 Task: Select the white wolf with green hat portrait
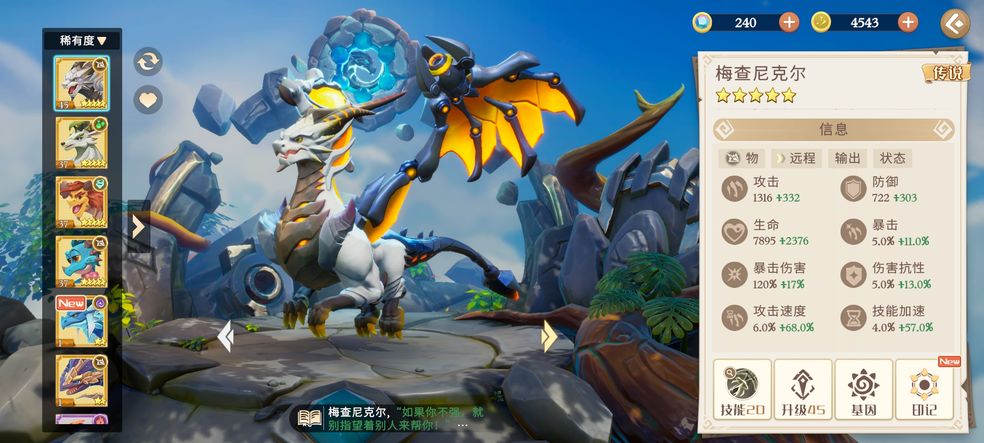click(x=82, y=143)
